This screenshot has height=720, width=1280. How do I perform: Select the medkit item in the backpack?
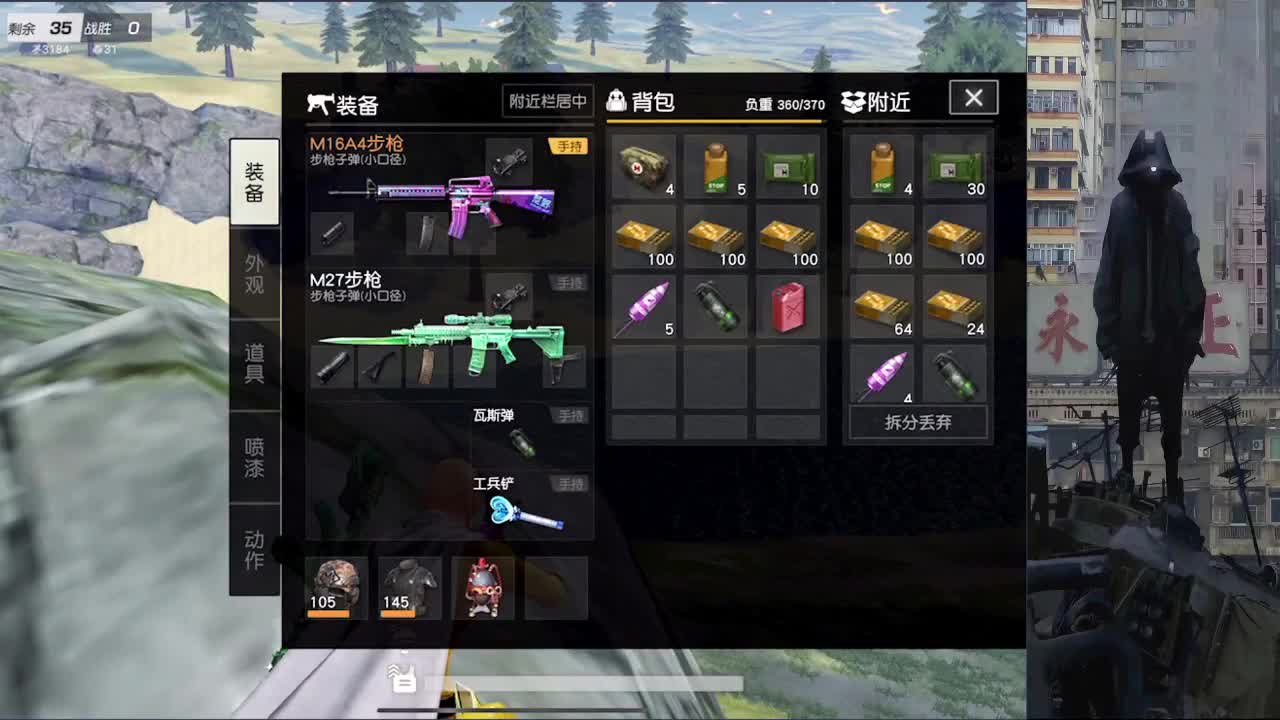pos(645,170)
